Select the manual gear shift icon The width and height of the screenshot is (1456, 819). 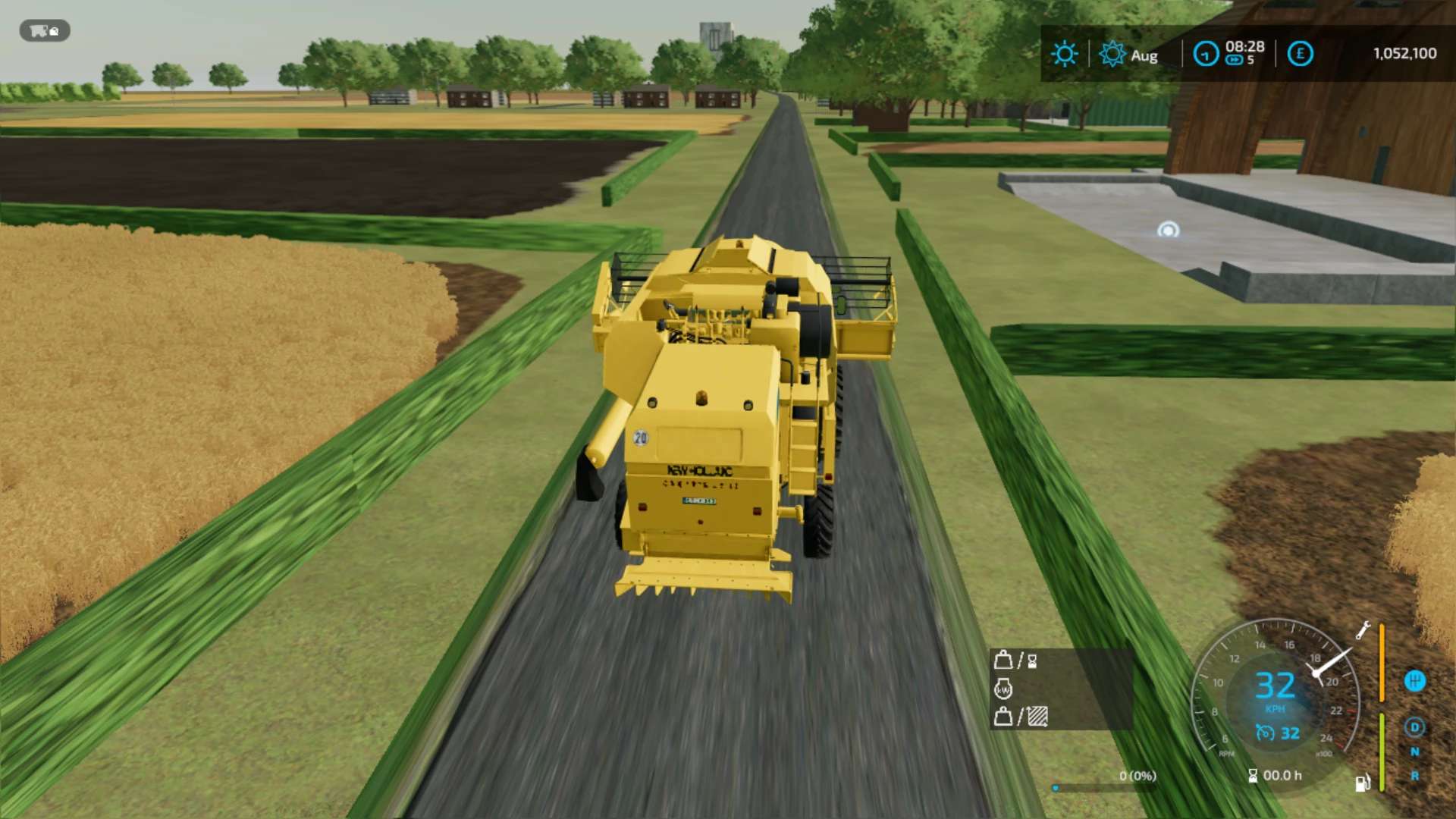click(x=1415, y=681)
